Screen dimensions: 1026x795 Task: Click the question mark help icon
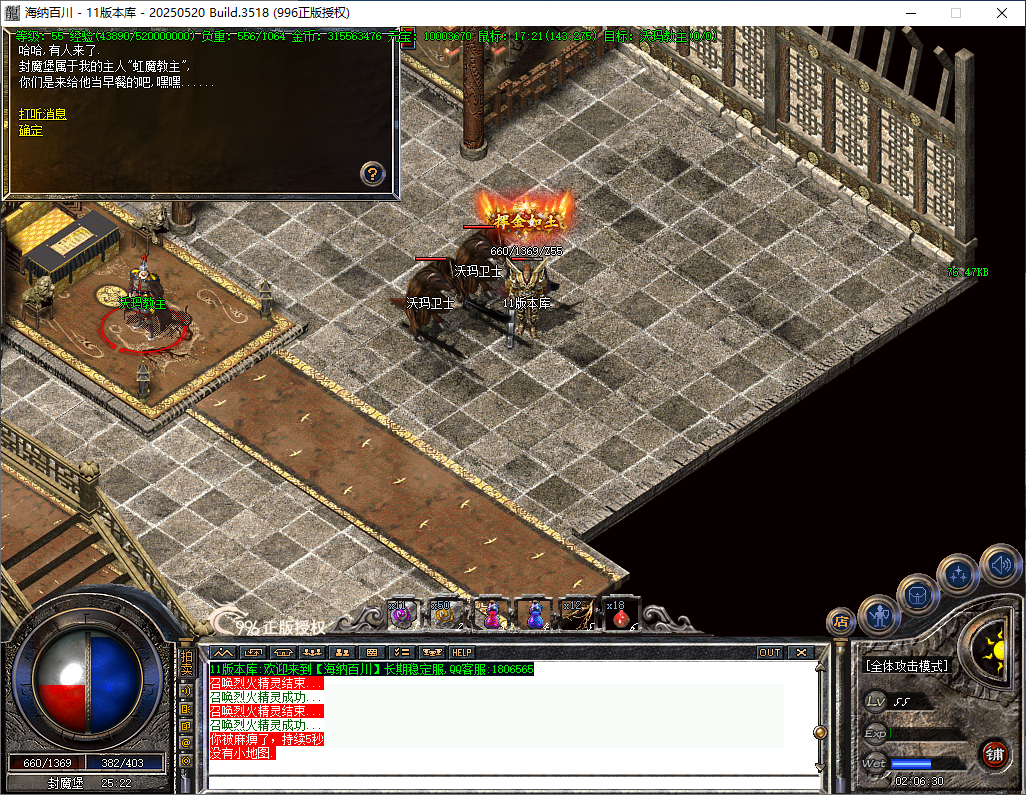pyautogui.click(x=372, y=174)
